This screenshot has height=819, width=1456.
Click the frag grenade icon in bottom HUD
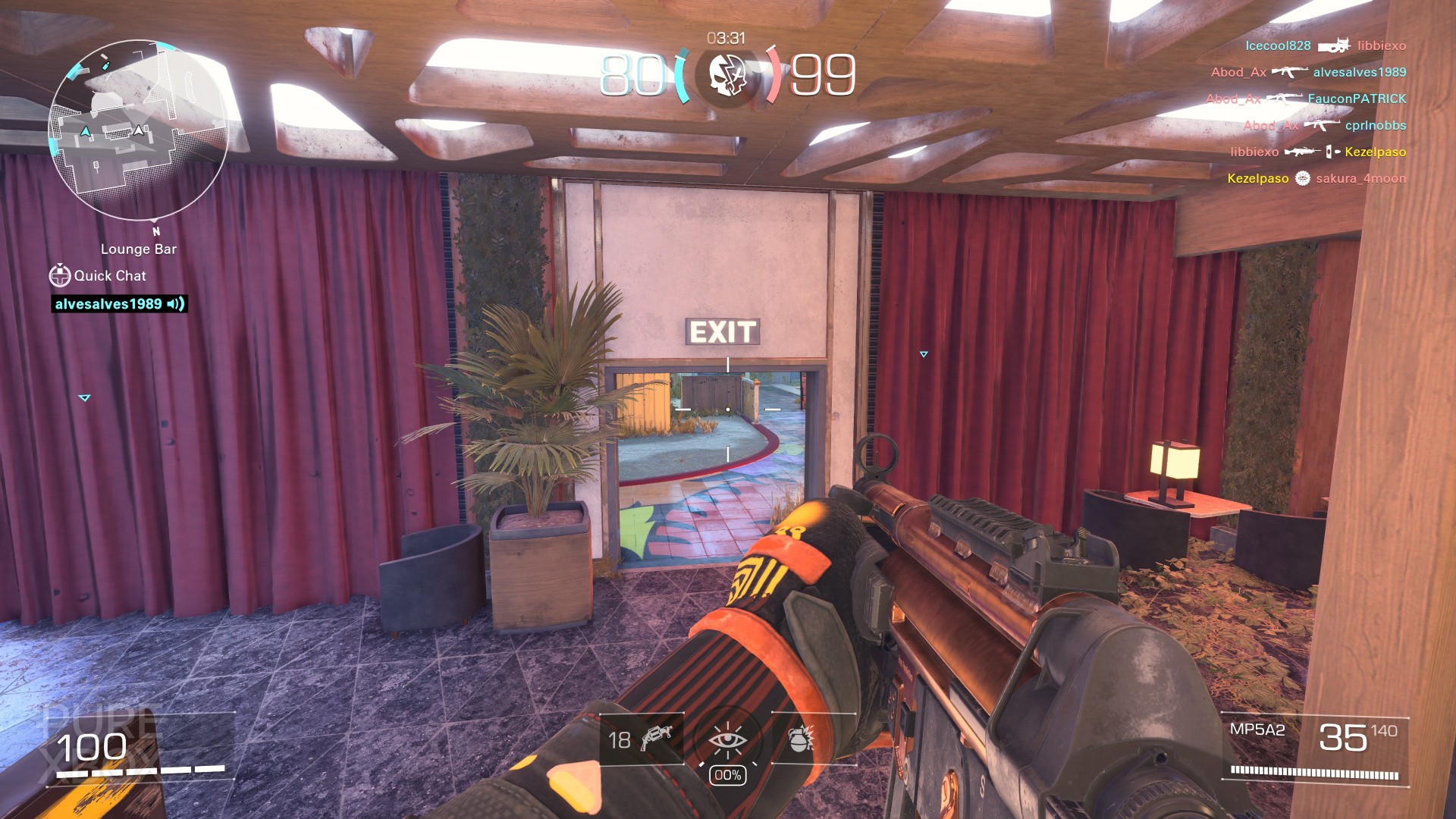pyautogui.click(x=803, y=740)
